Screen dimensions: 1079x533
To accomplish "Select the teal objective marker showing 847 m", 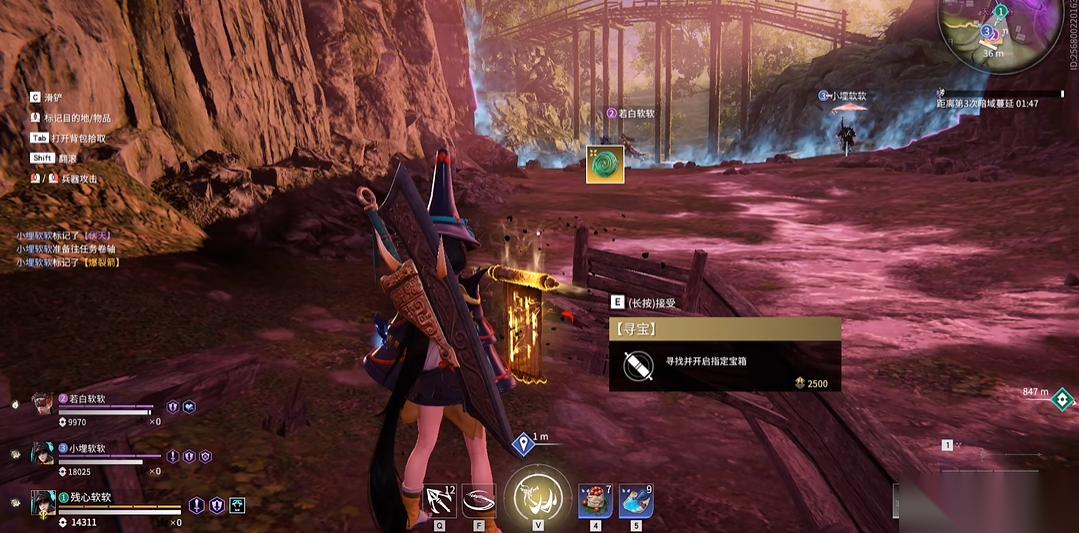I will coord(1061,401).
